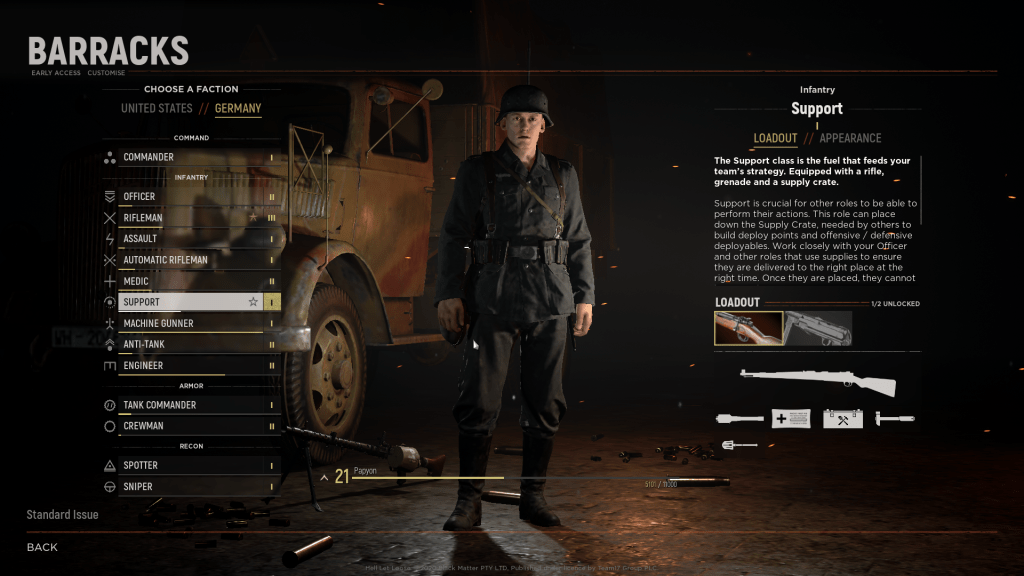Pick the Engineer class
Image resolution: width=1024 pixels, height=576 pixels.
[x=190, y=365]
